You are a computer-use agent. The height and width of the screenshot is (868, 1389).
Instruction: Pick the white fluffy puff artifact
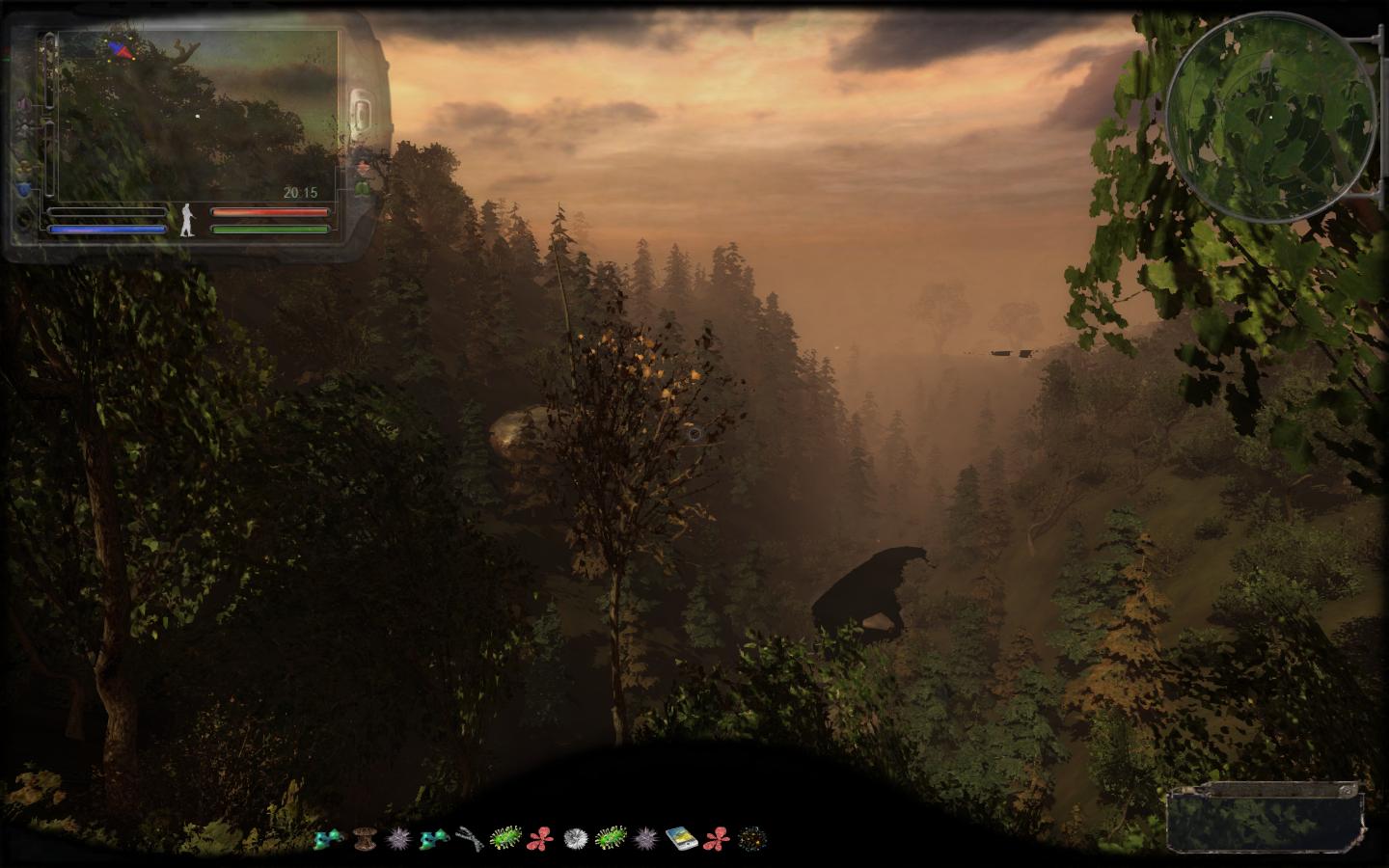(x=575, y=838)
